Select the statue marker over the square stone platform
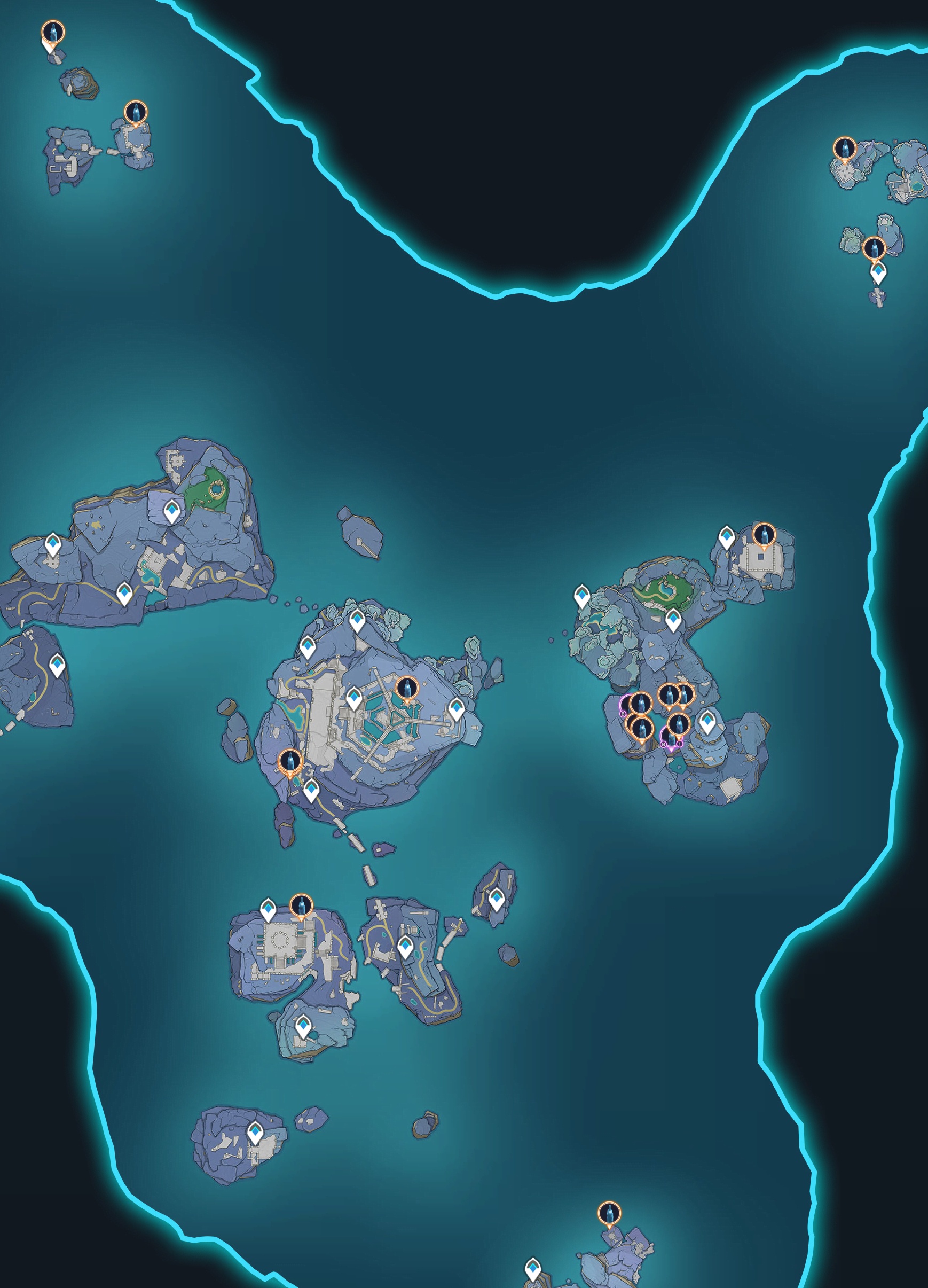The image size is (928, 1288). [x=764, y=535]
